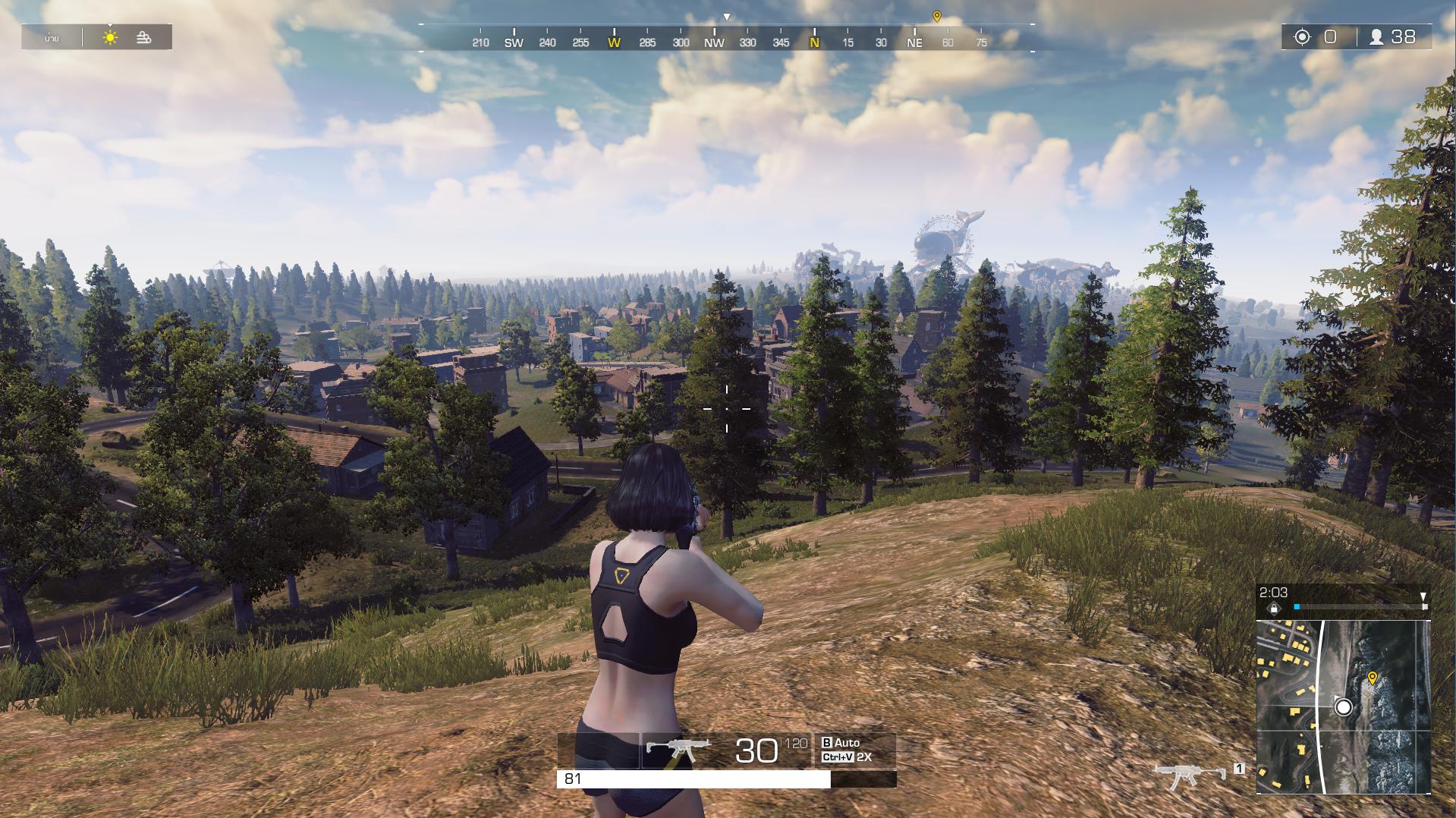Select the N heading on the compass bar
1456x818 pixels.
814,43
